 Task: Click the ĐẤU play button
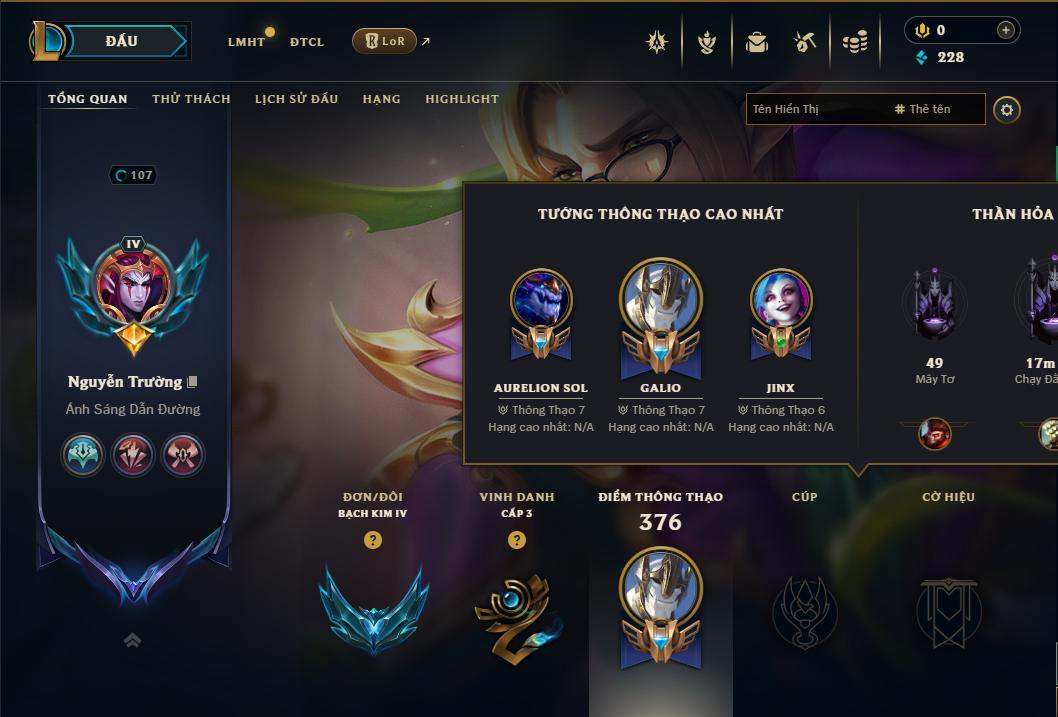tap(121, 41)
